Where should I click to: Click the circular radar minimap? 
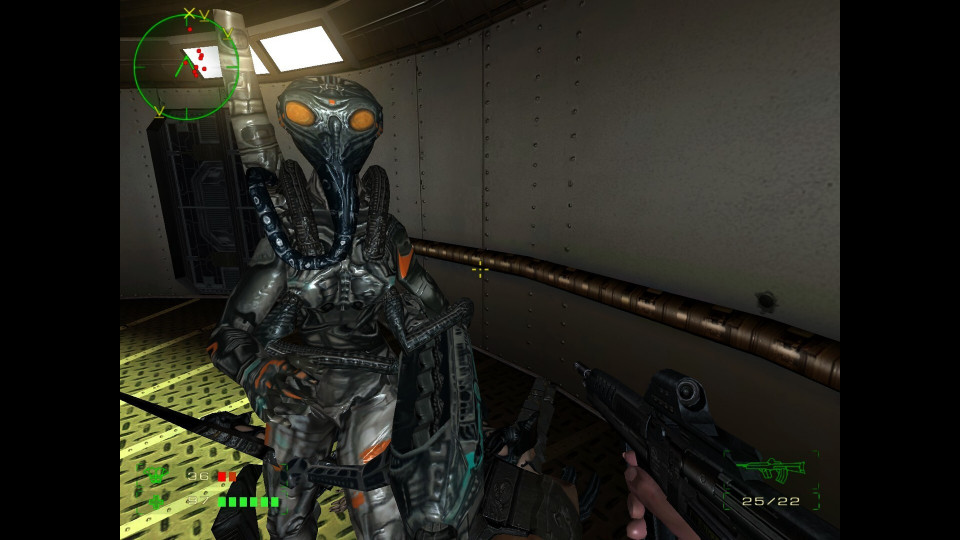tap(186, 67)
